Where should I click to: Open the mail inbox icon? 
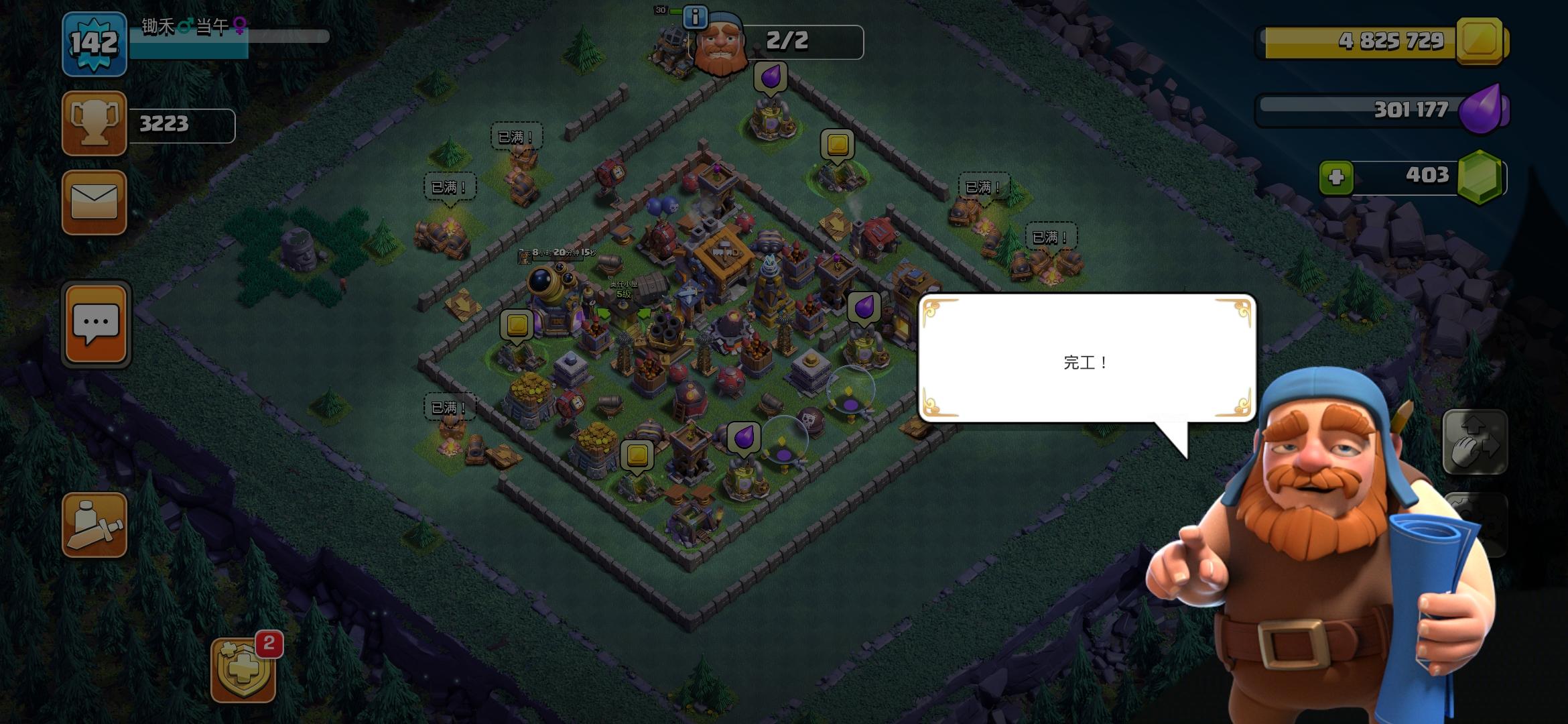coord(94,202)
